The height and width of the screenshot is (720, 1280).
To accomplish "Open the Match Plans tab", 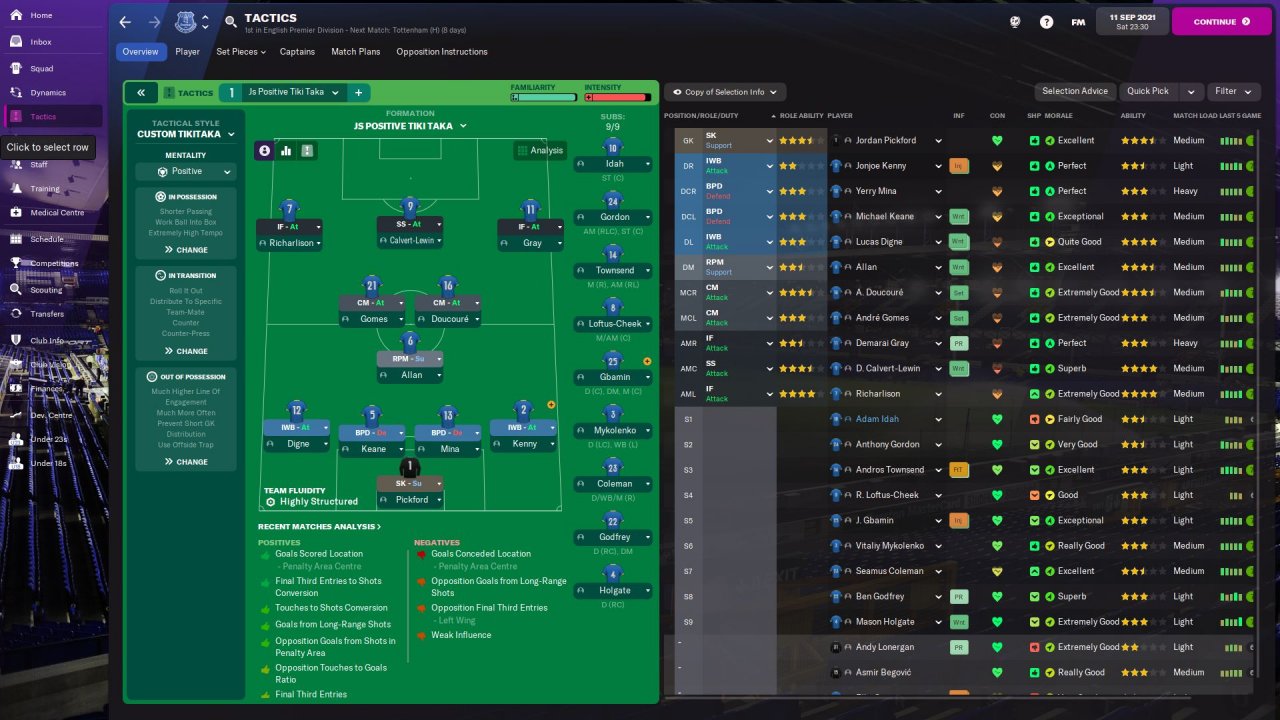I will point(355,51).
